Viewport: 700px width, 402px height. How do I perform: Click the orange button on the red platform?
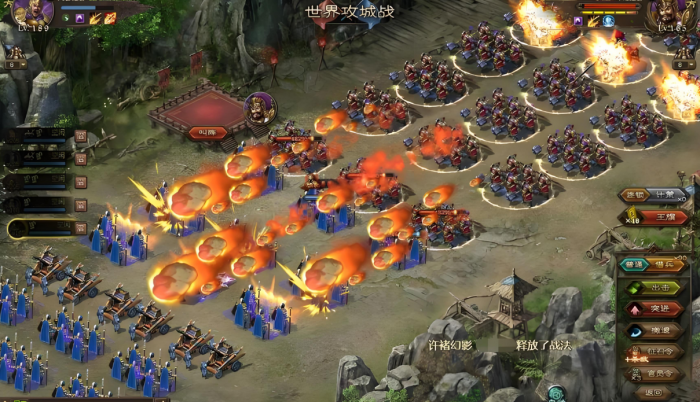pos(208,132)
